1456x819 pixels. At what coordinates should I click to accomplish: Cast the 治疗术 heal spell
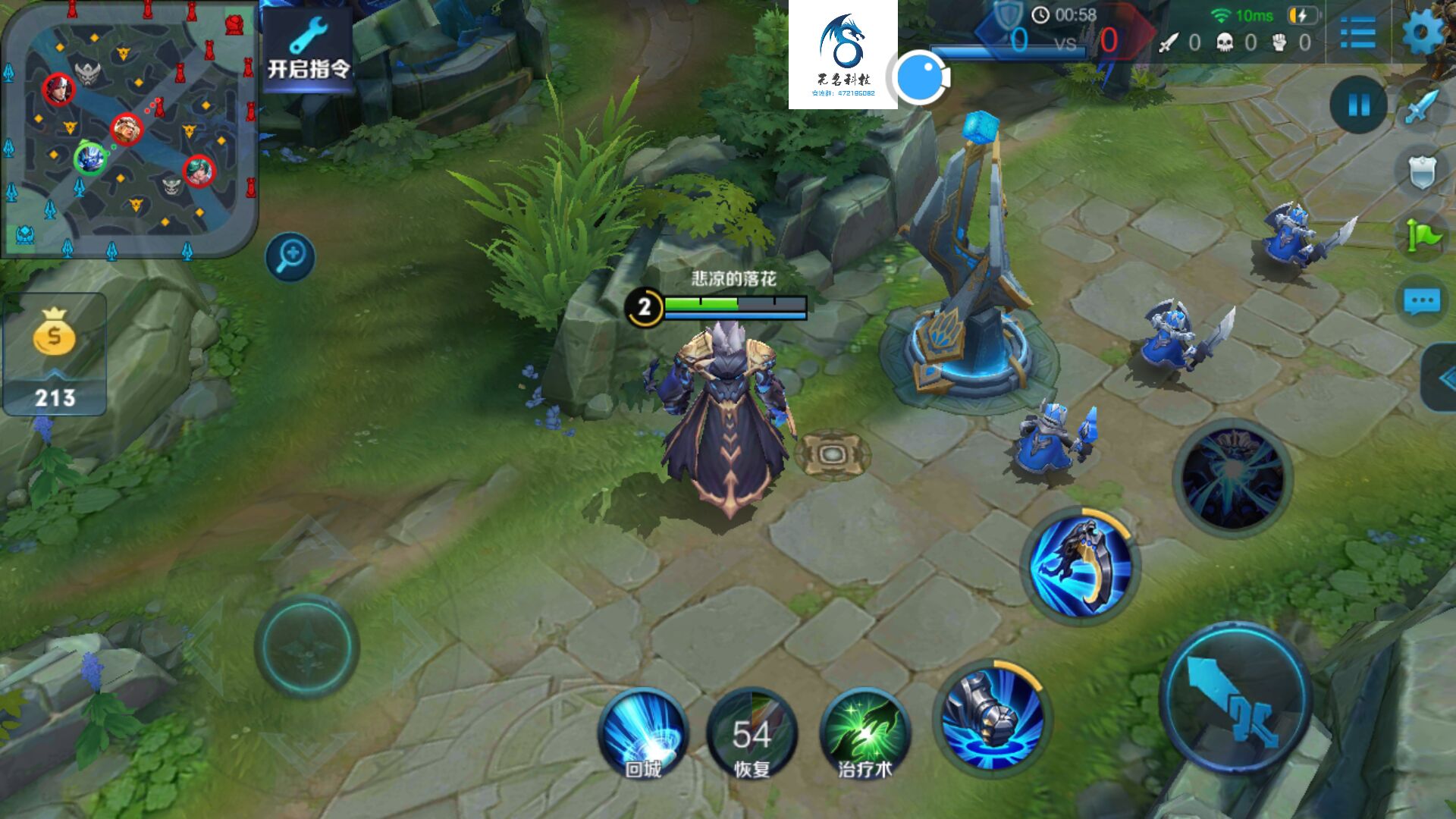pos(864,733)
